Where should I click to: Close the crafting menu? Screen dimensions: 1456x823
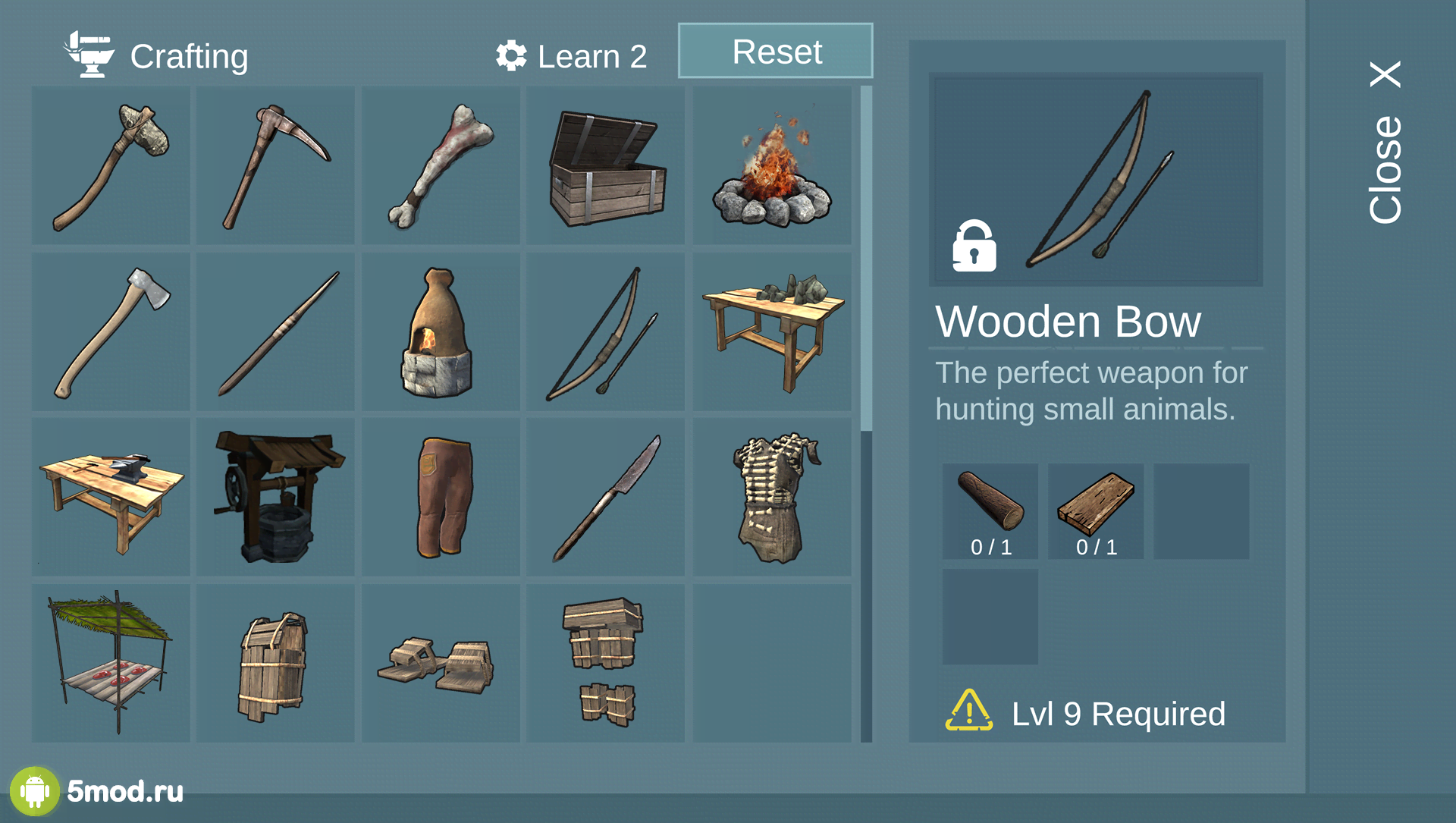coord(1385,143)
